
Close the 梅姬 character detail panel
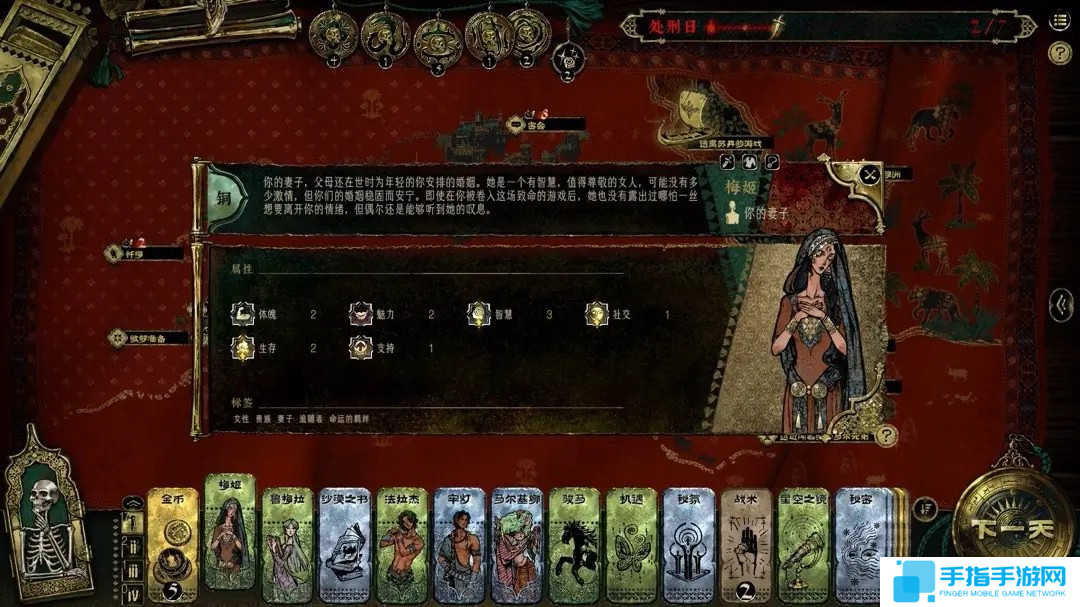tap(869, 175)
